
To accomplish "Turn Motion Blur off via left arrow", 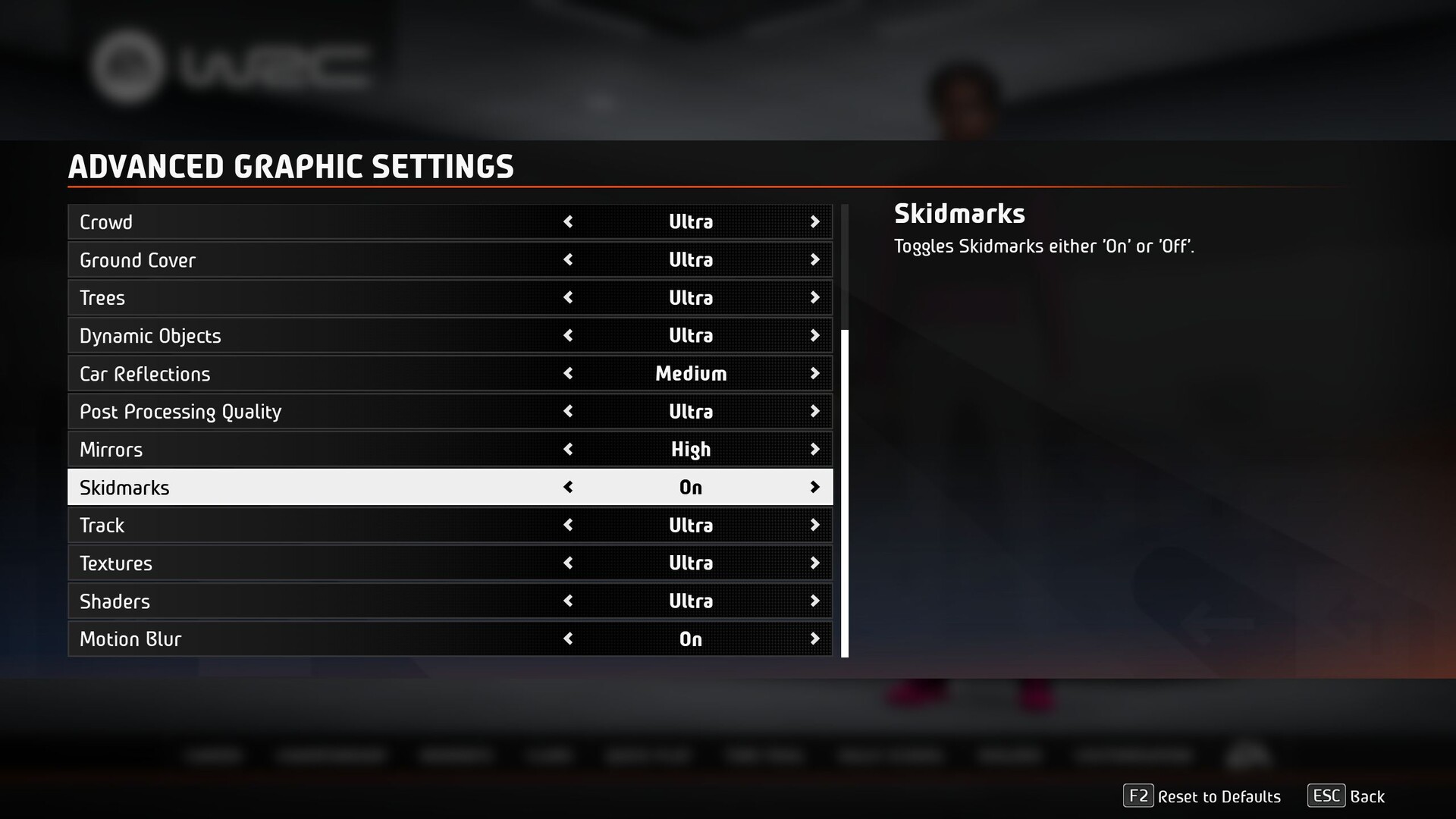I will point(568,639).
